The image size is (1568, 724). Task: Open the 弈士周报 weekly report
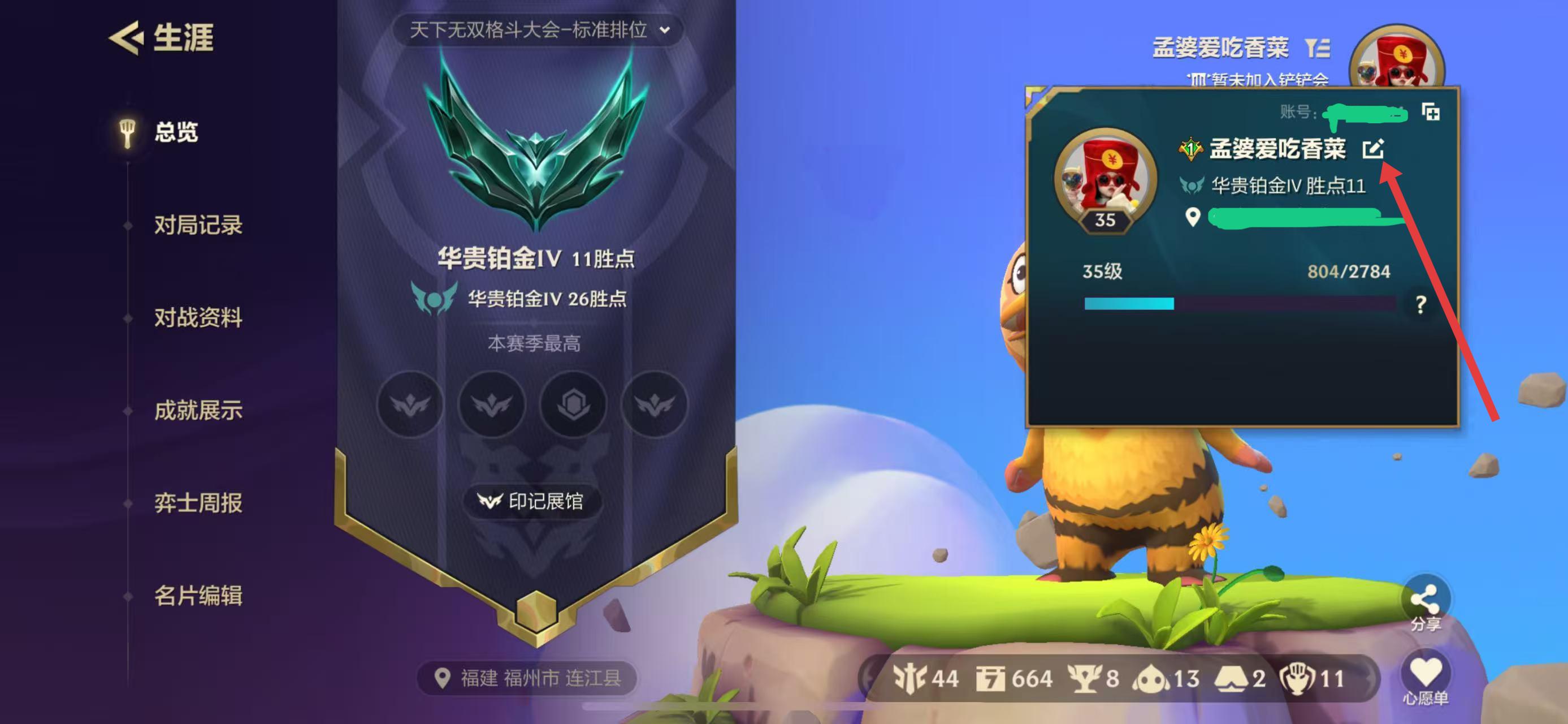[198, 503]
